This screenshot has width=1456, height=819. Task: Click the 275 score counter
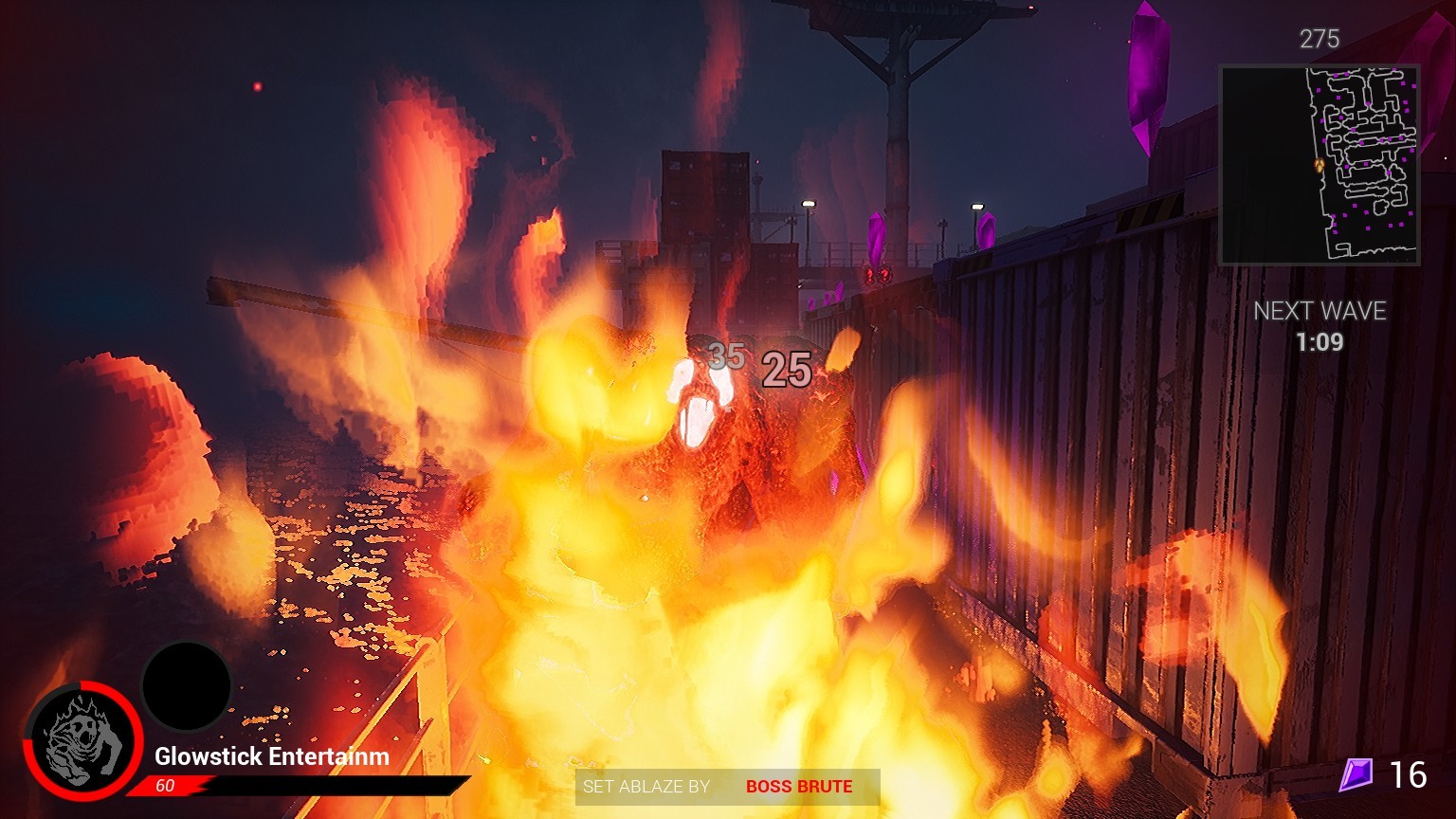click(x=1320, y=40)
